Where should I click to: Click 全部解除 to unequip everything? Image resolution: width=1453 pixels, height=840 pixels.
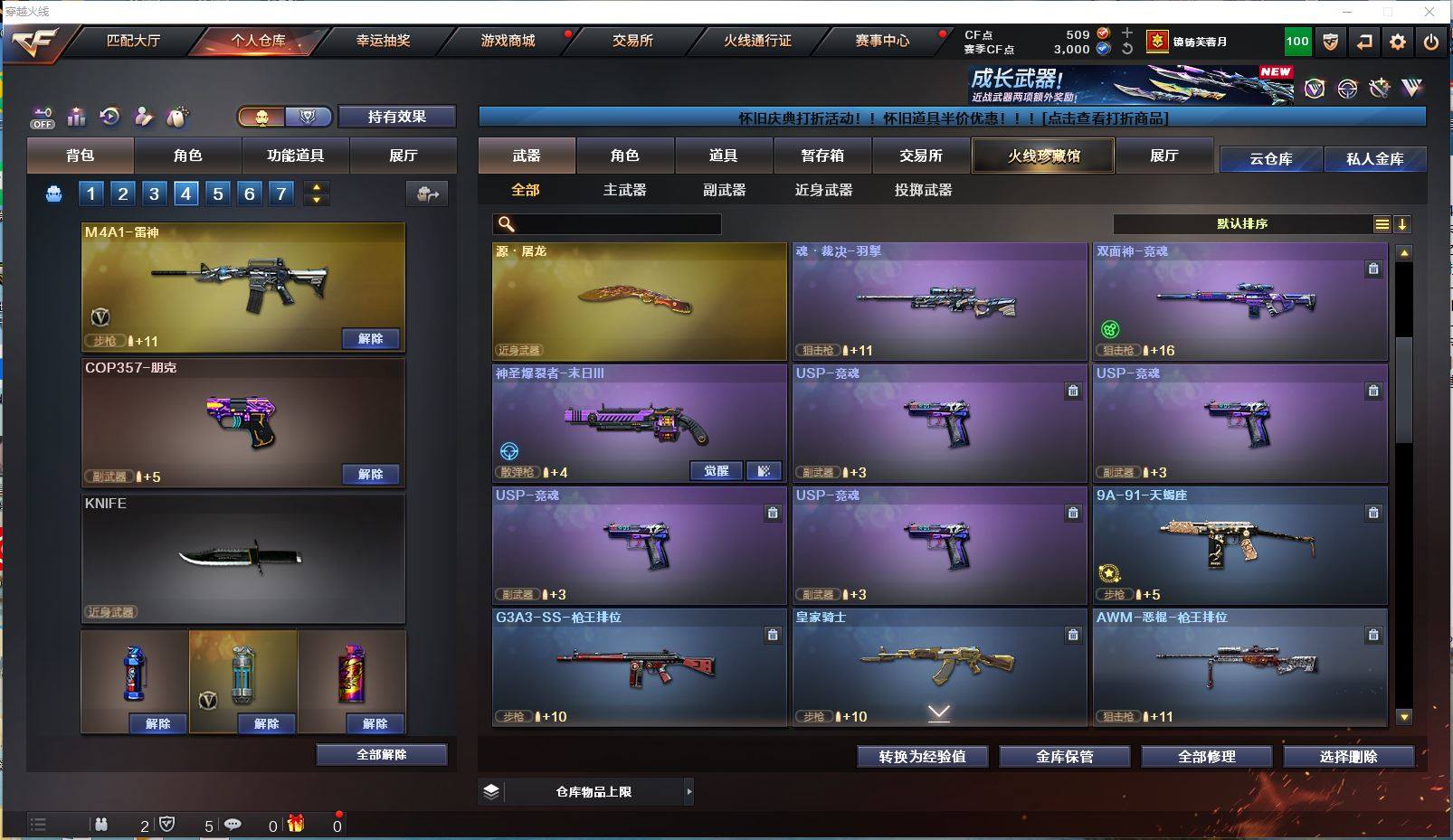[x=381, y=755]
